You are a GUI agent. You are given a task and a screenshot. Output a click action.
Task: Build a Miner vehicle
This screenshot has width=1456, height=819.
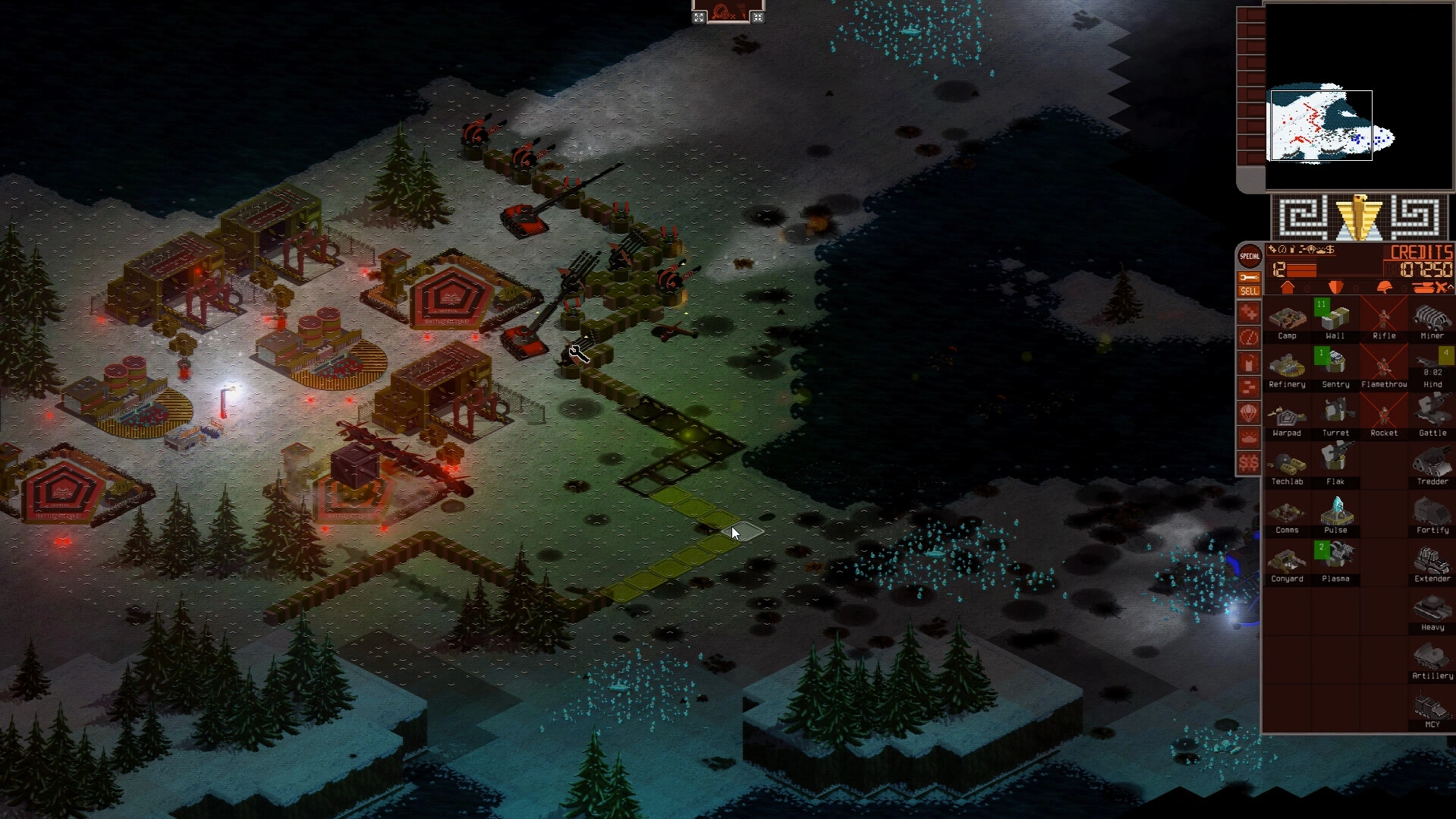click(1432, 319)
